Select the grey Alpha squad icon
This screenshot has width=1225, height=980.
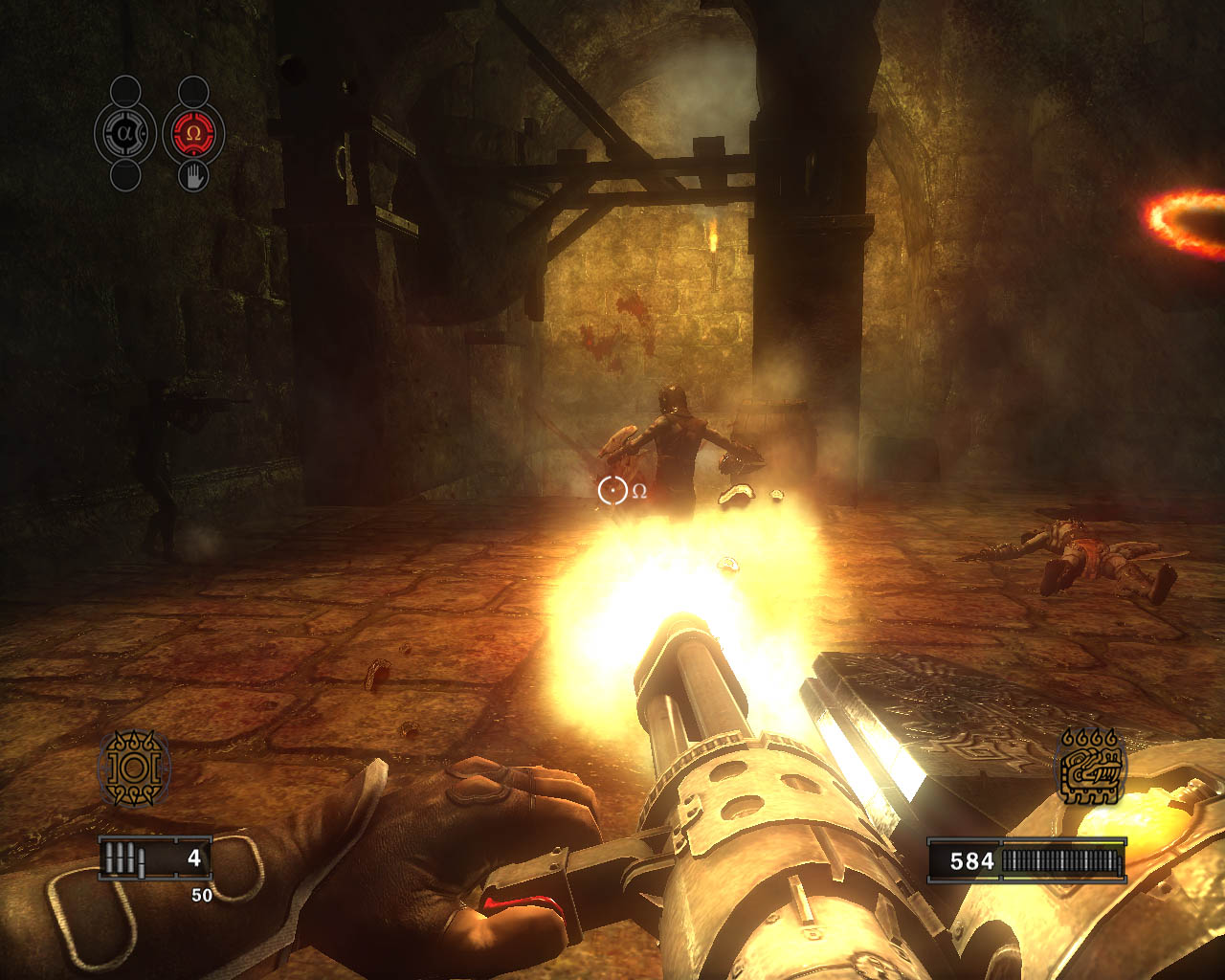124,134
